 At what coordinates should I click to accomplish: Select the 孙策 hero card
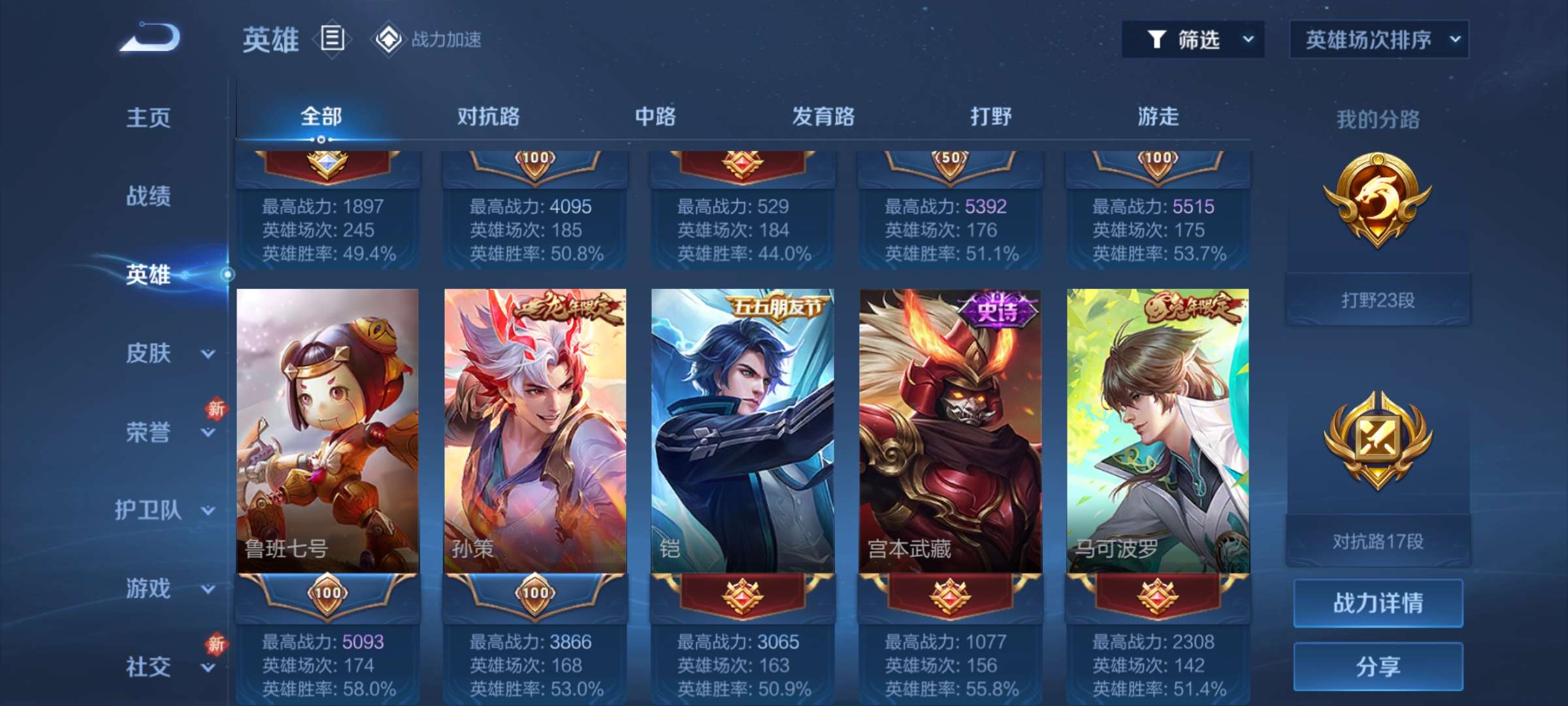[535, 431]
